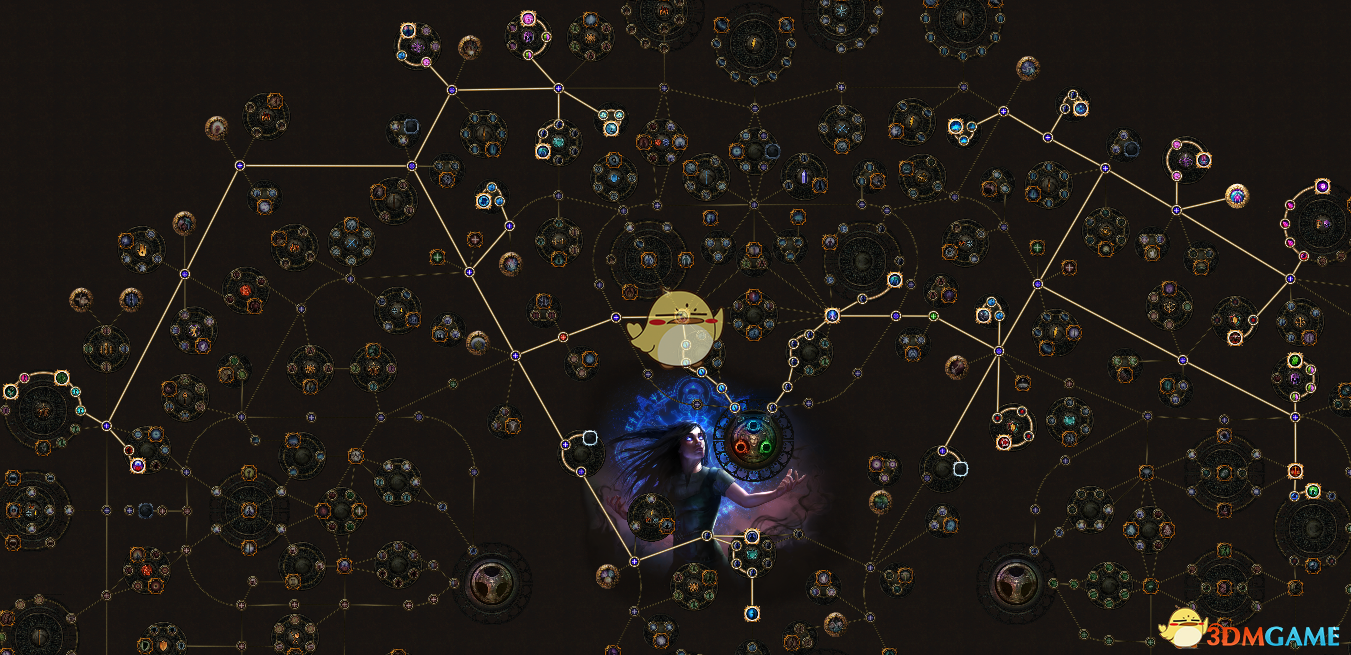
Task: Click the small red node beside the duck mascot
Action: 563,336
